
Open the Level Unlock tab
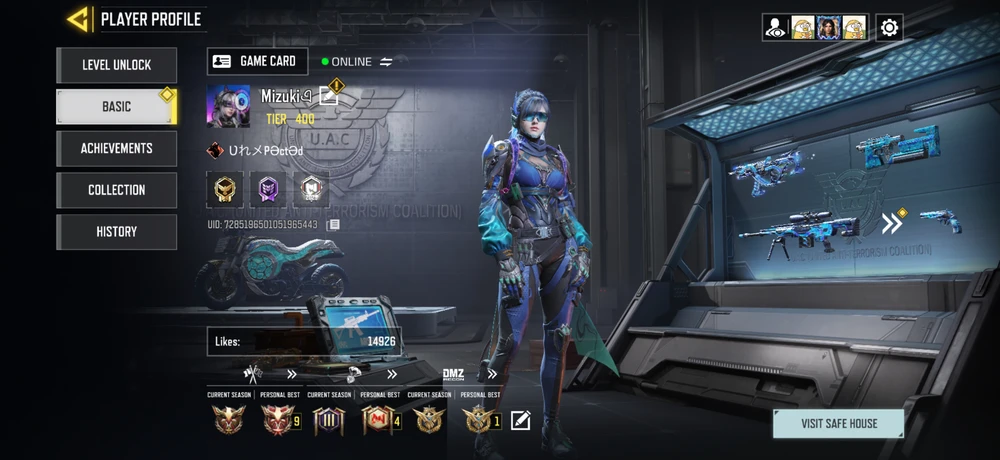[116, 65]
